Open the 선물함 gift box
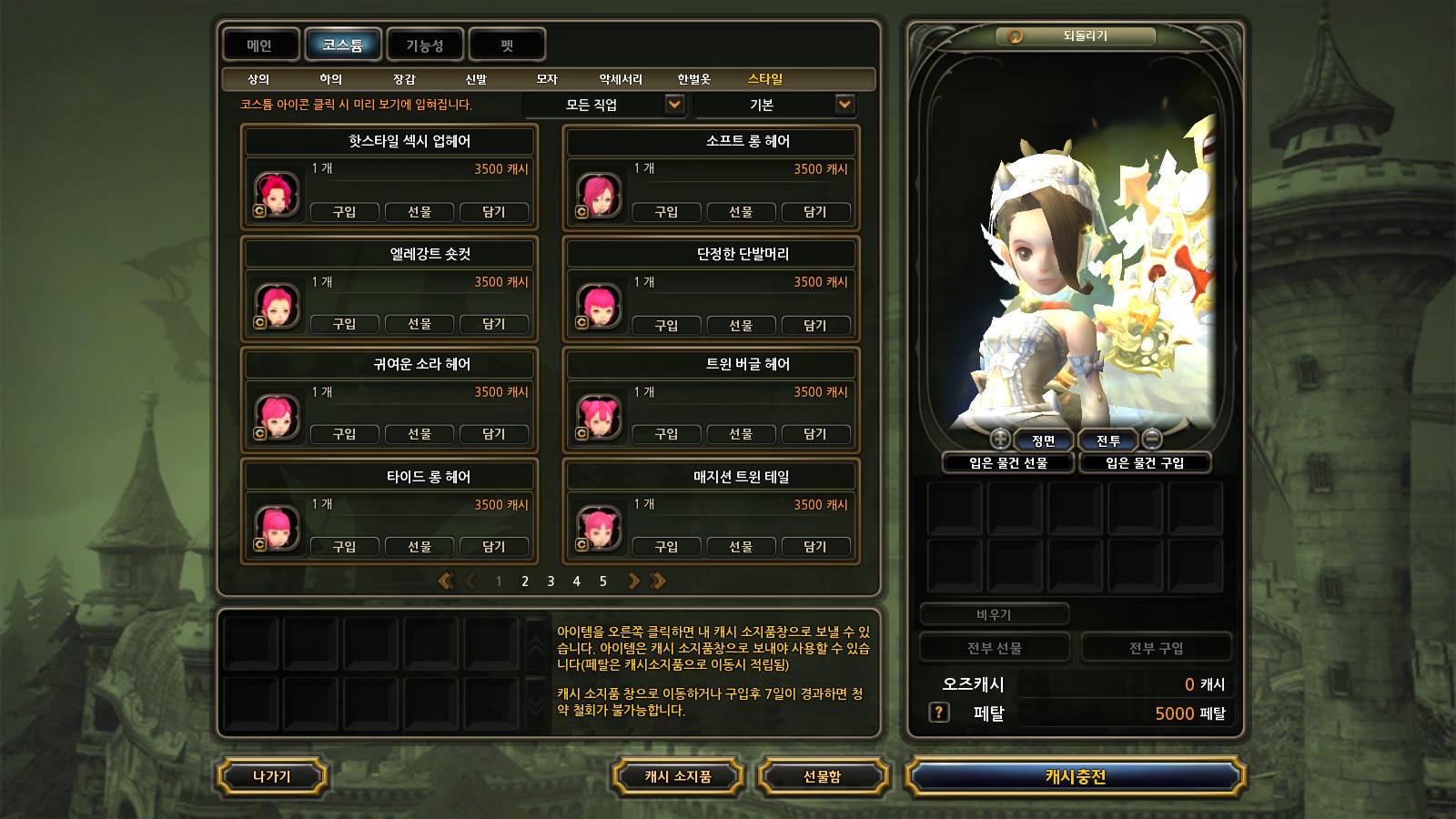This screenshot has height=819, width=1456. 822,776
